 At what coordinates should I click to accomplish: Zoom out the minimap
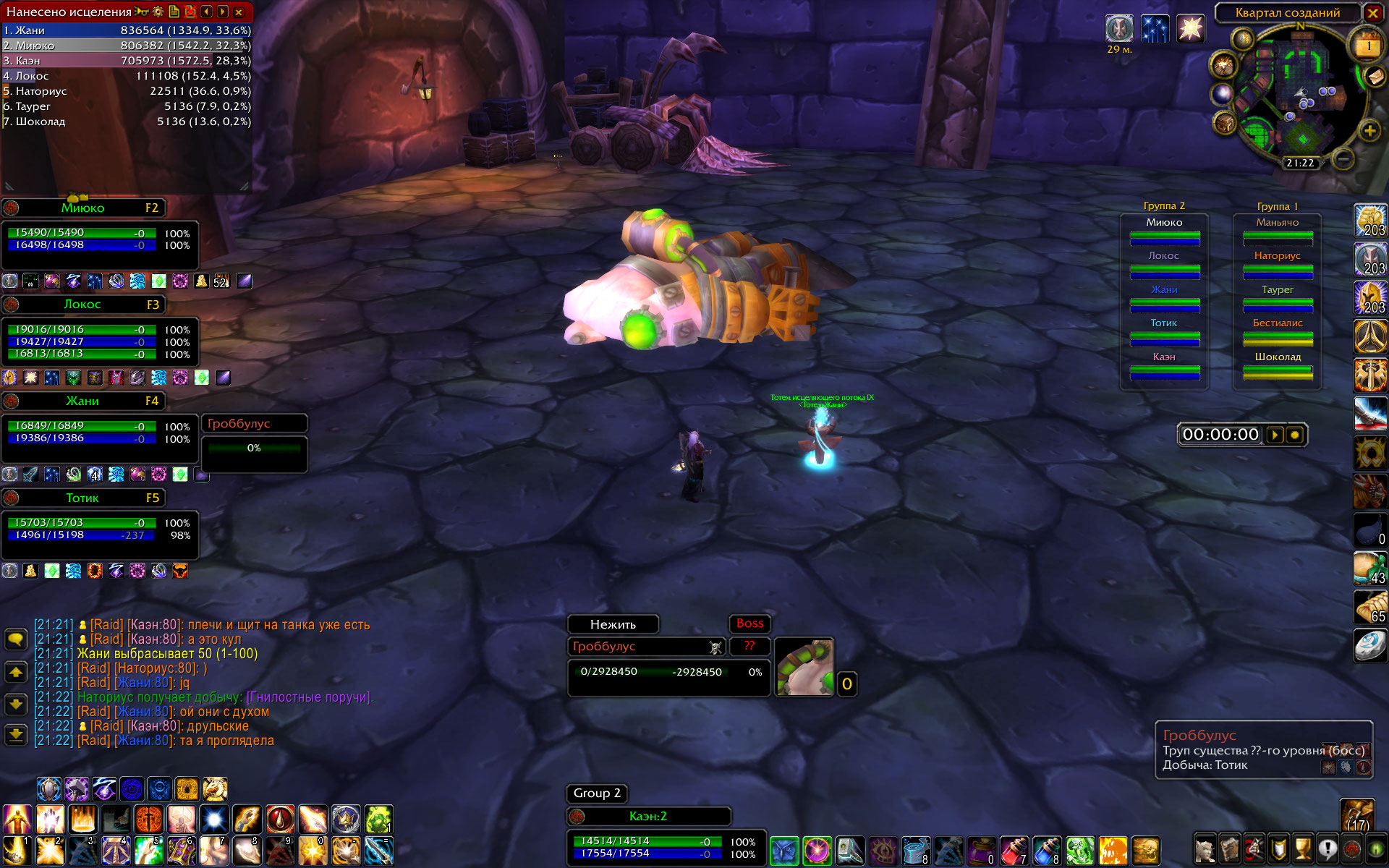point(1343,158)
